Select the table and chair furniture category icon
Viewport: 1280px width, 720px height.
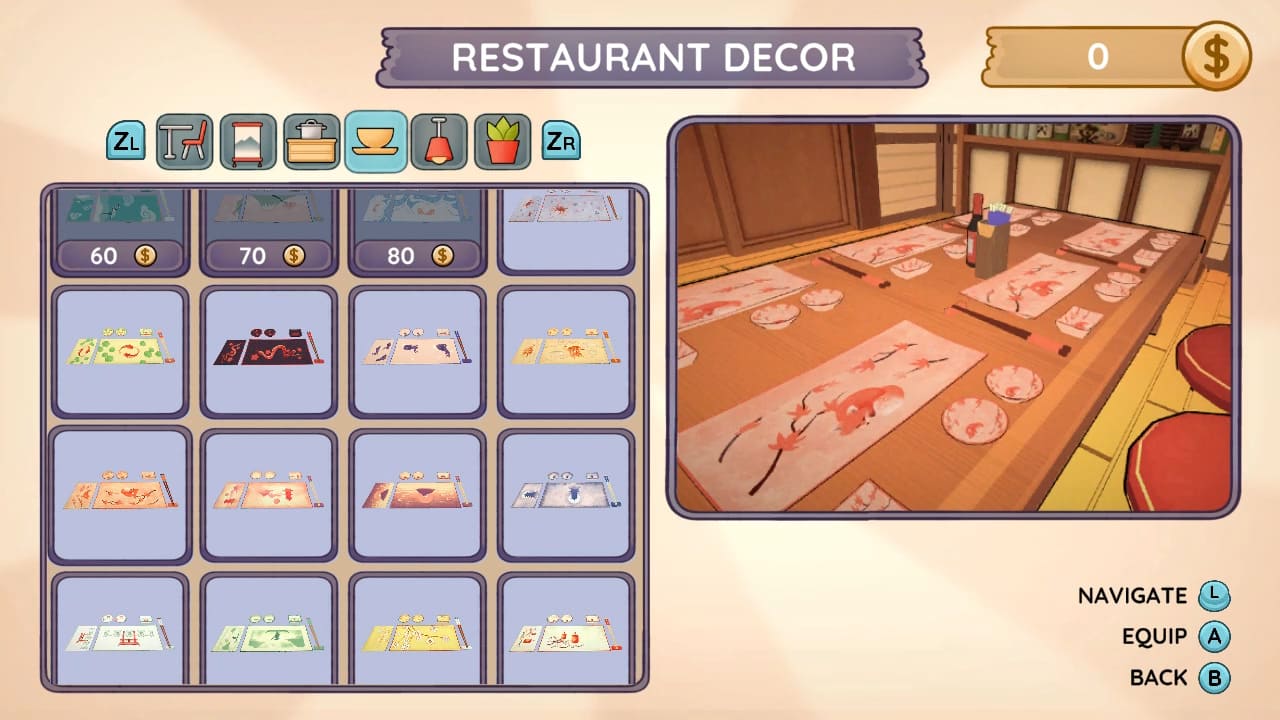pos(186,141)
